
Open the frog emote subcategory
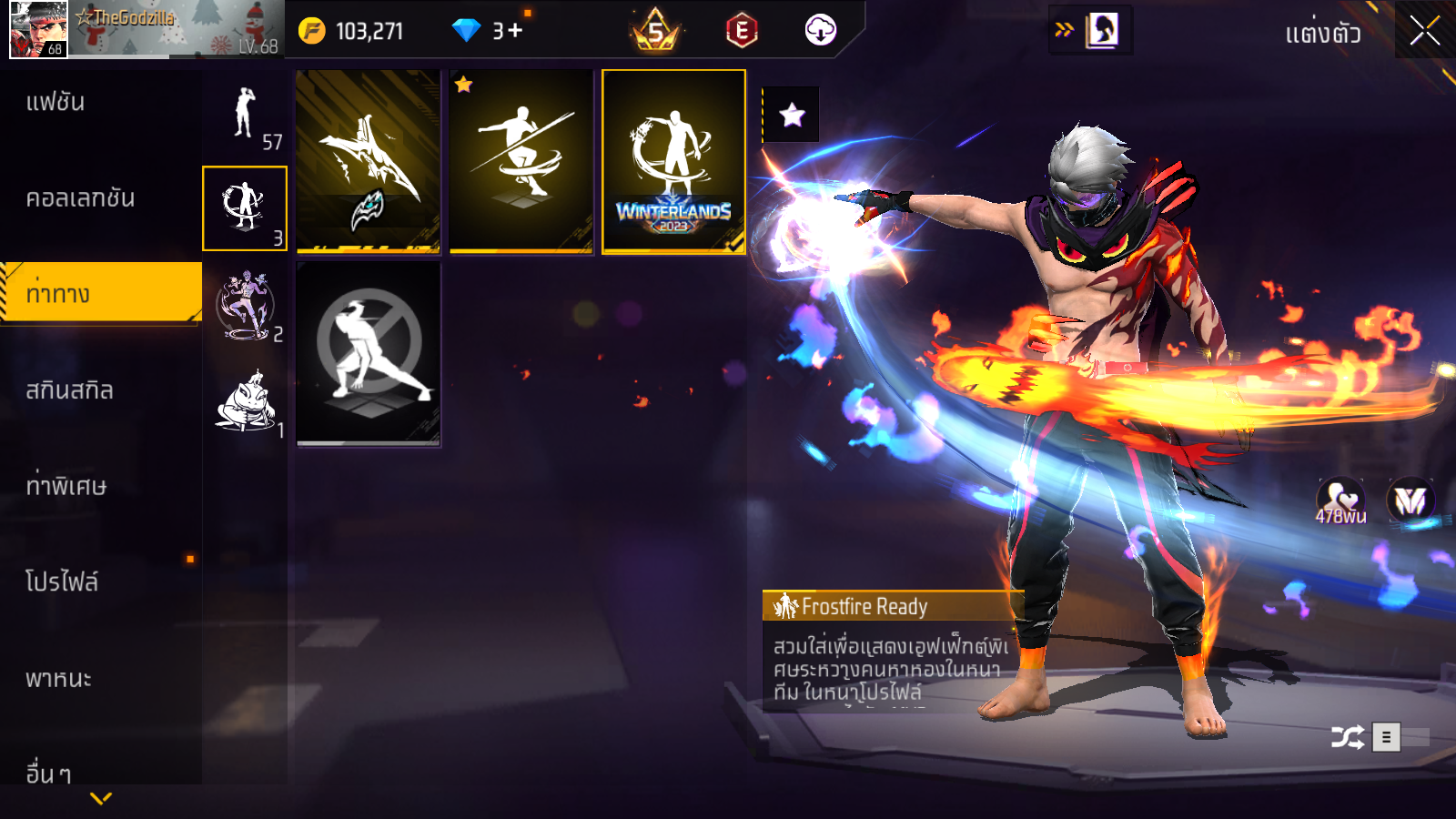tap(245, 402)
